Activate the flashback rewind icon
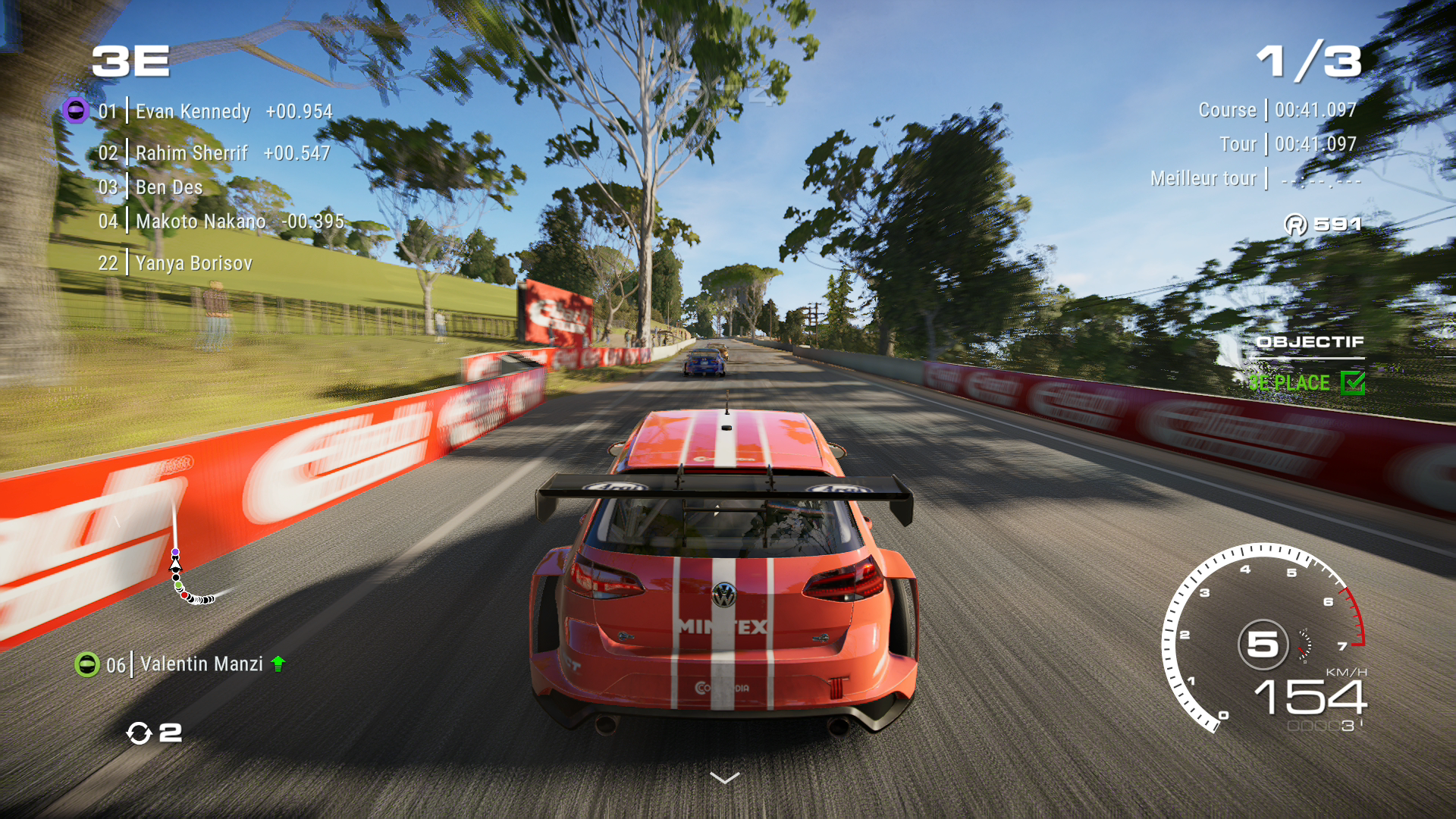The width and height of the screenshot is (1456, 819). tap(139, 733)
